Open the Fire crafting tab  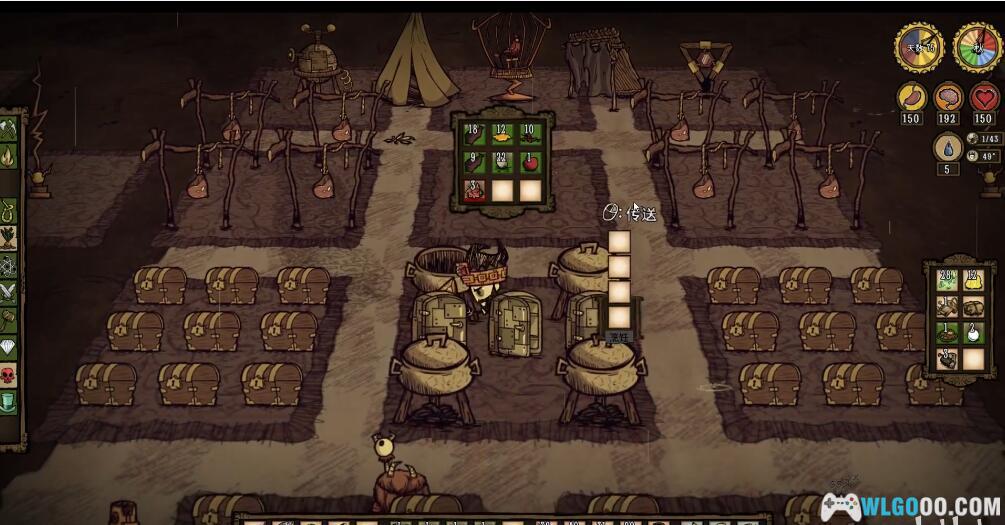pos(9,156)
